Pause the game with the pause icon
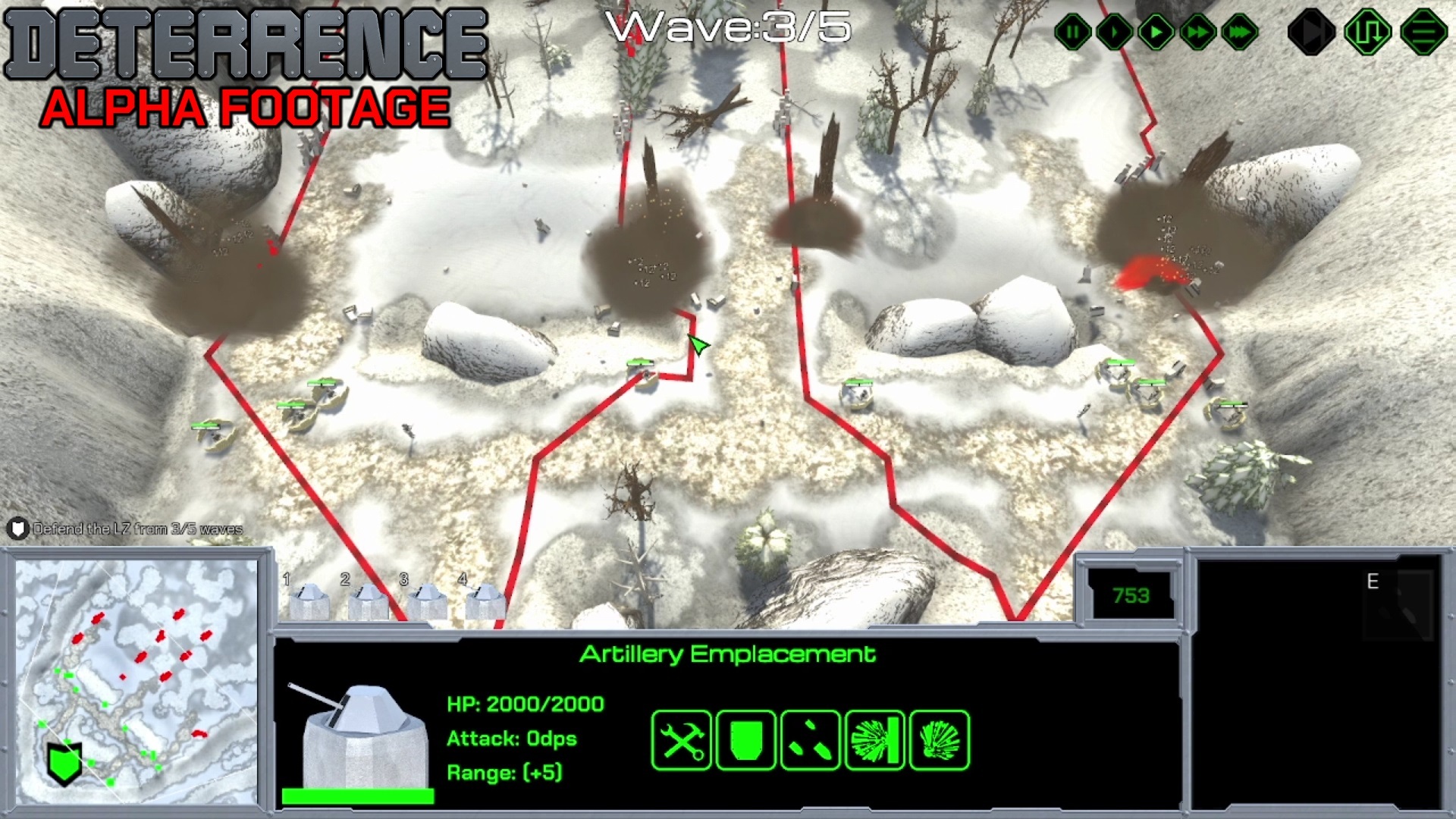Image resolution: width=1456 pixels, height=819 pixels. 1072,31
